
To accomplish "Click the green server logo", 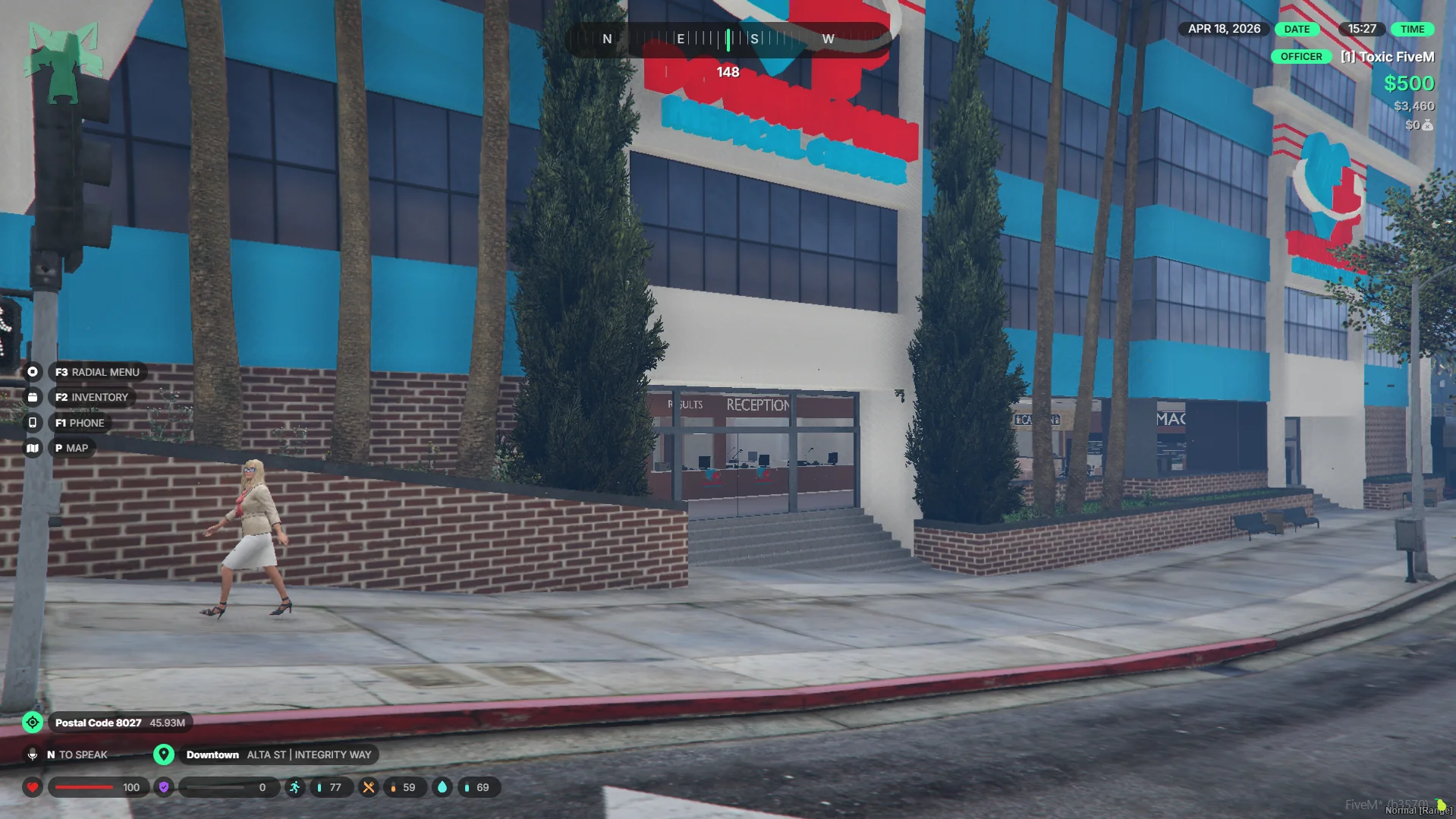I will (x=63, y=62).
